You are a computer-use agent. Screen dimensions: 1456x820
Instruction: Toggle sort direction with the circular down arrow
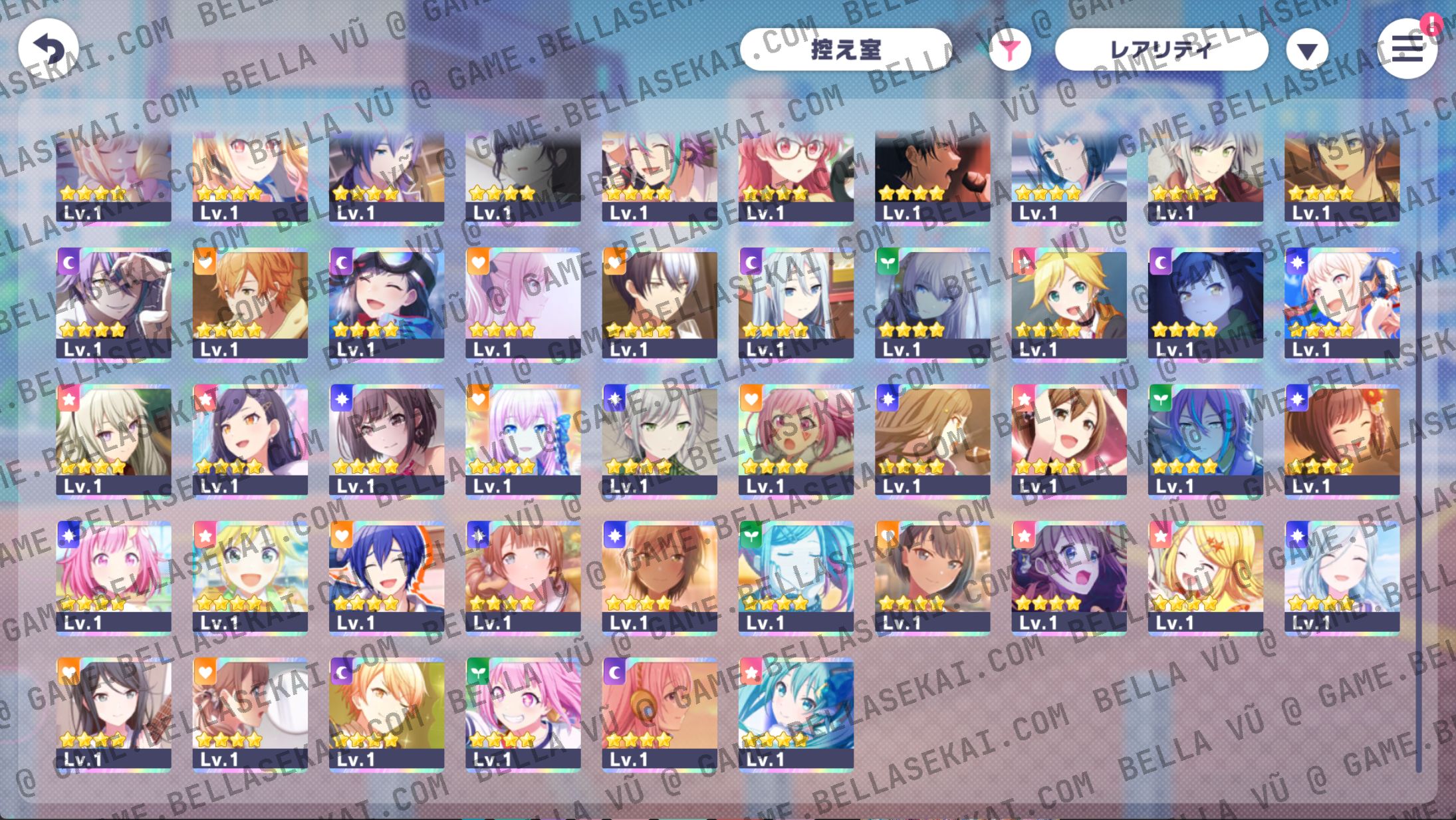point(1307,49)
